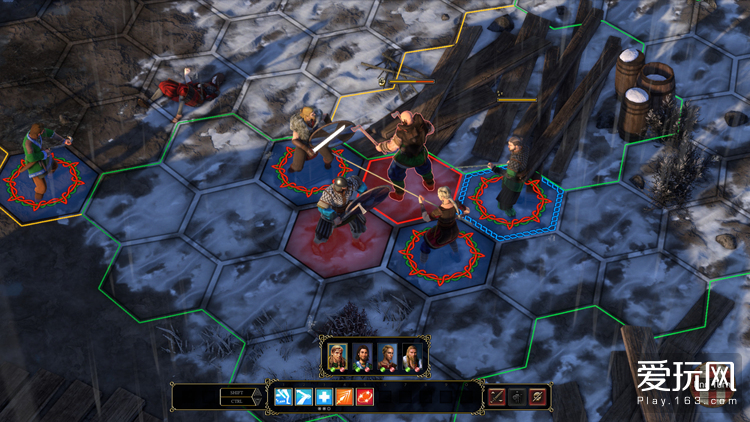Click the red sword action button
Screen dimensions: 750x422
[x=496, y=397]
